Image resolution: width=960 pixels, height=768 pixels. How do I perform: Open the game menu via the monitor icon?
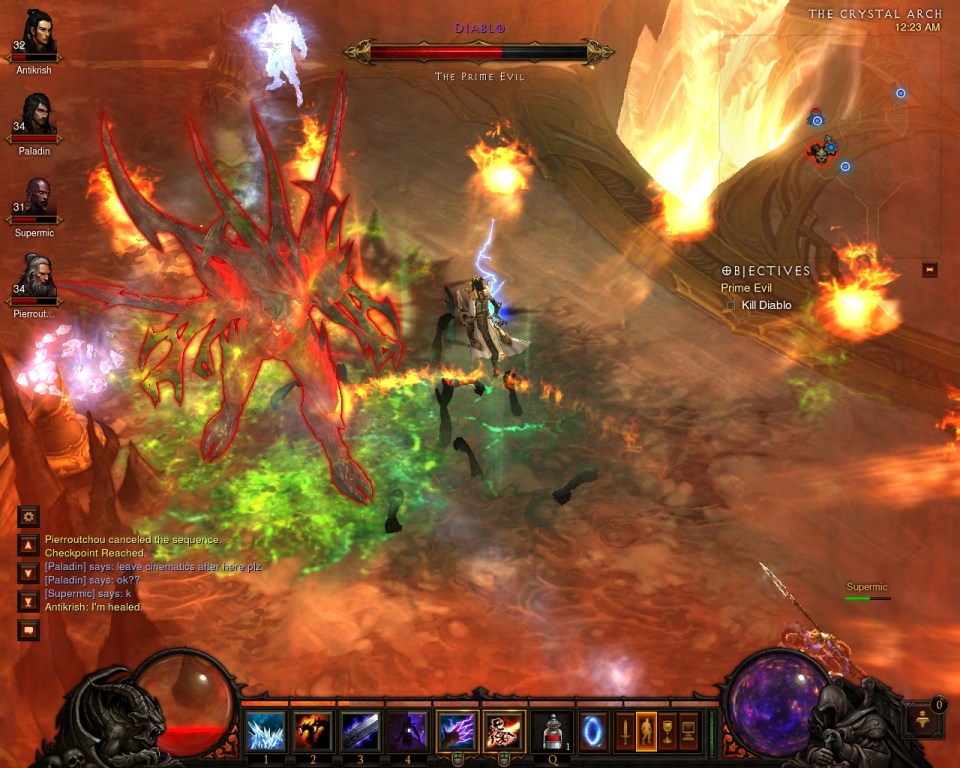tap(689, 730)
